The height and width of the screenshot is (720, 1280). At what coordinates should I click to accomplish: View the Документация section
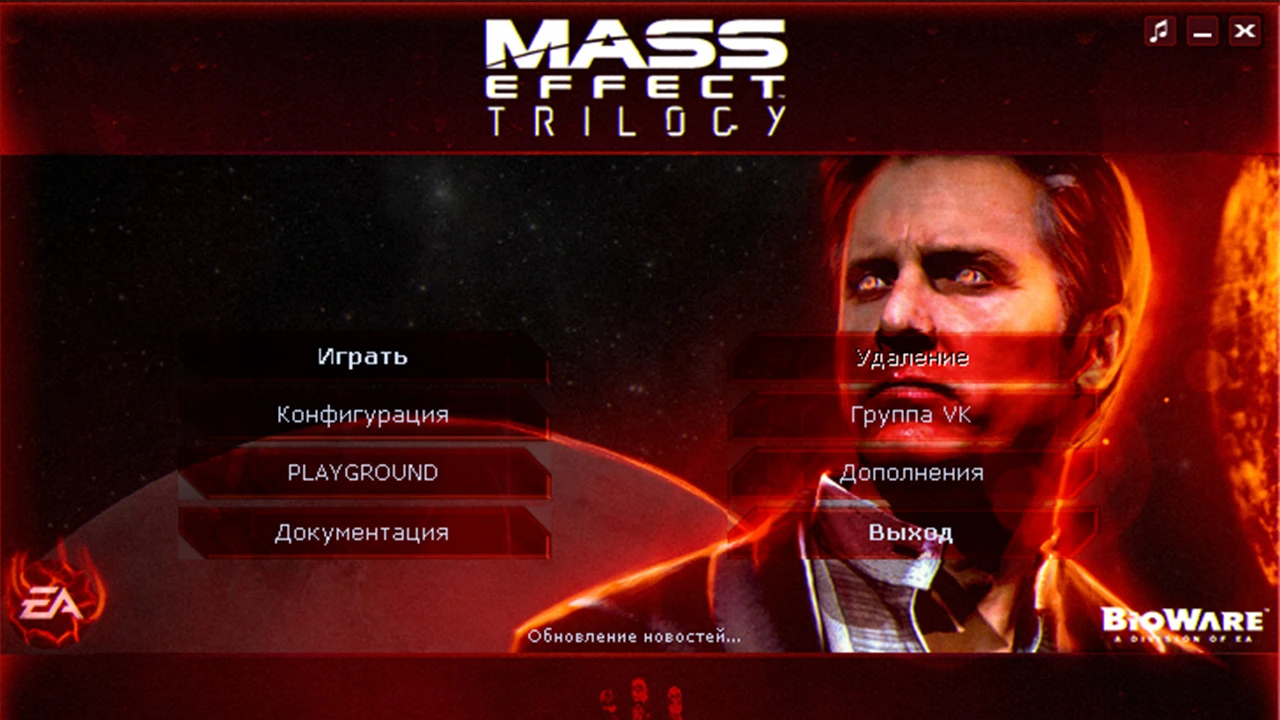363,532
